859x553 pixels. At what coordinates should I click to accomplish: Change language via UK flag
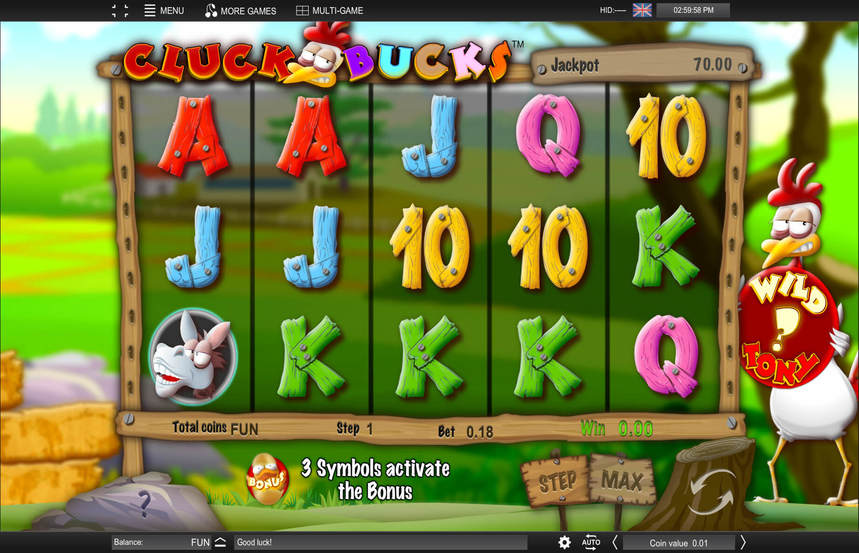point(642,10)
